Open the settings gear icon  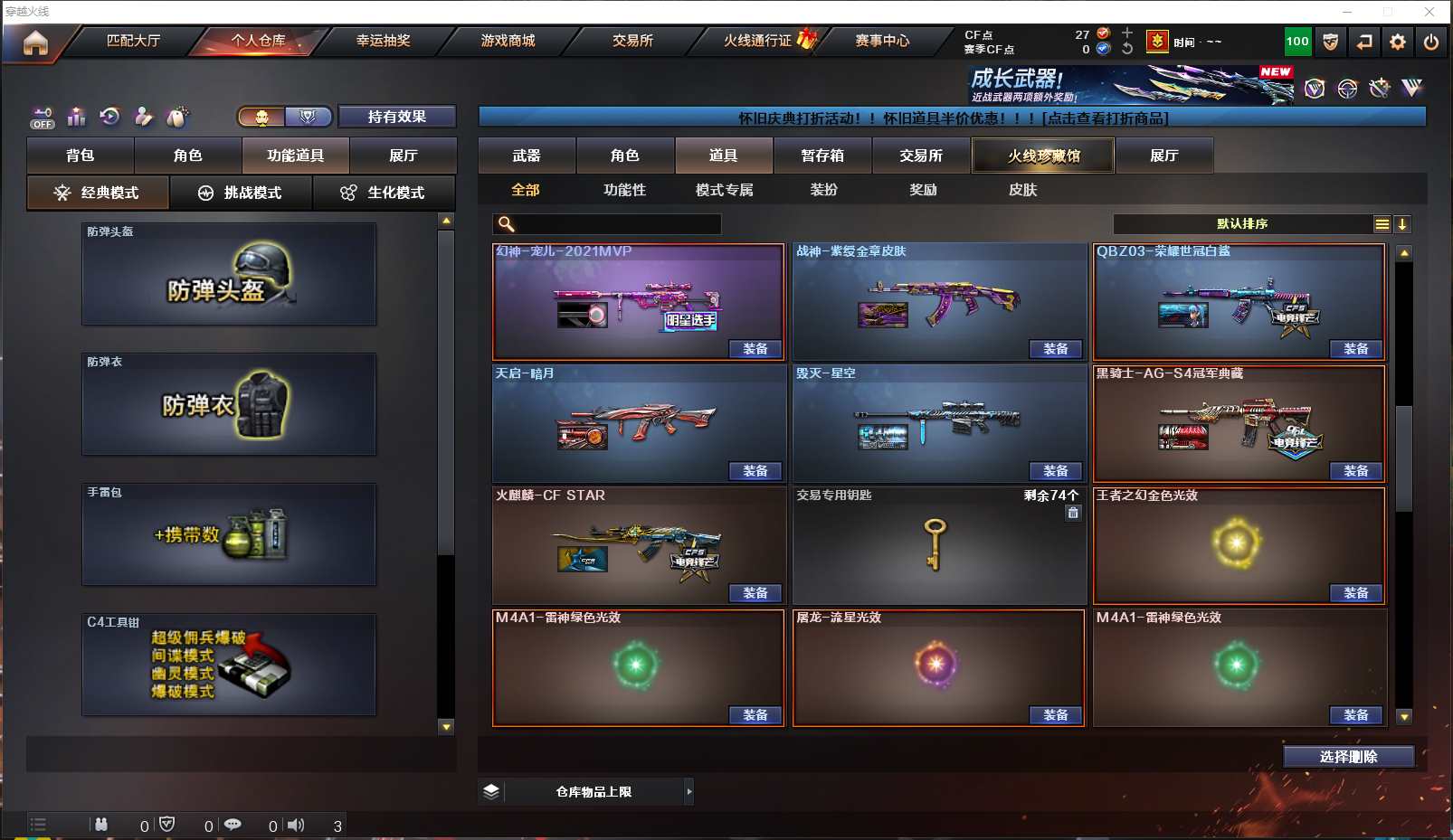coord(1398,42)
